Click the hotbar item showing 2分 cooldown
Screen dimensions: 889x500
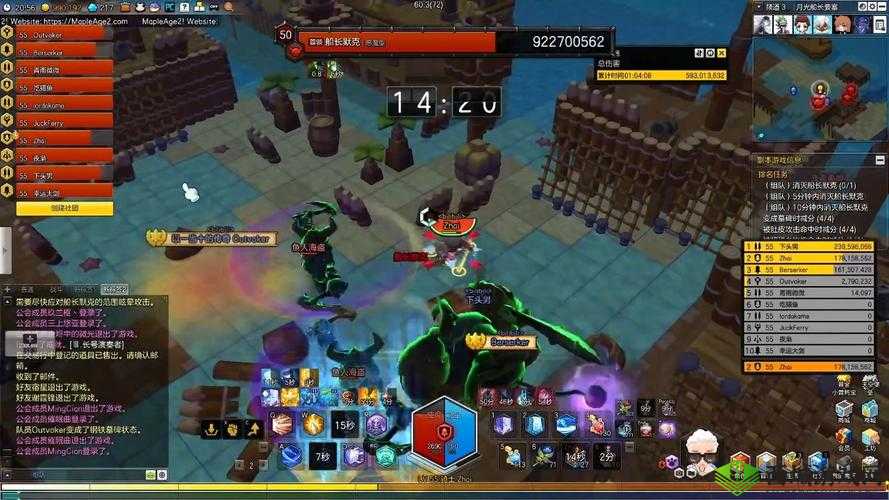tap(603, 455)
